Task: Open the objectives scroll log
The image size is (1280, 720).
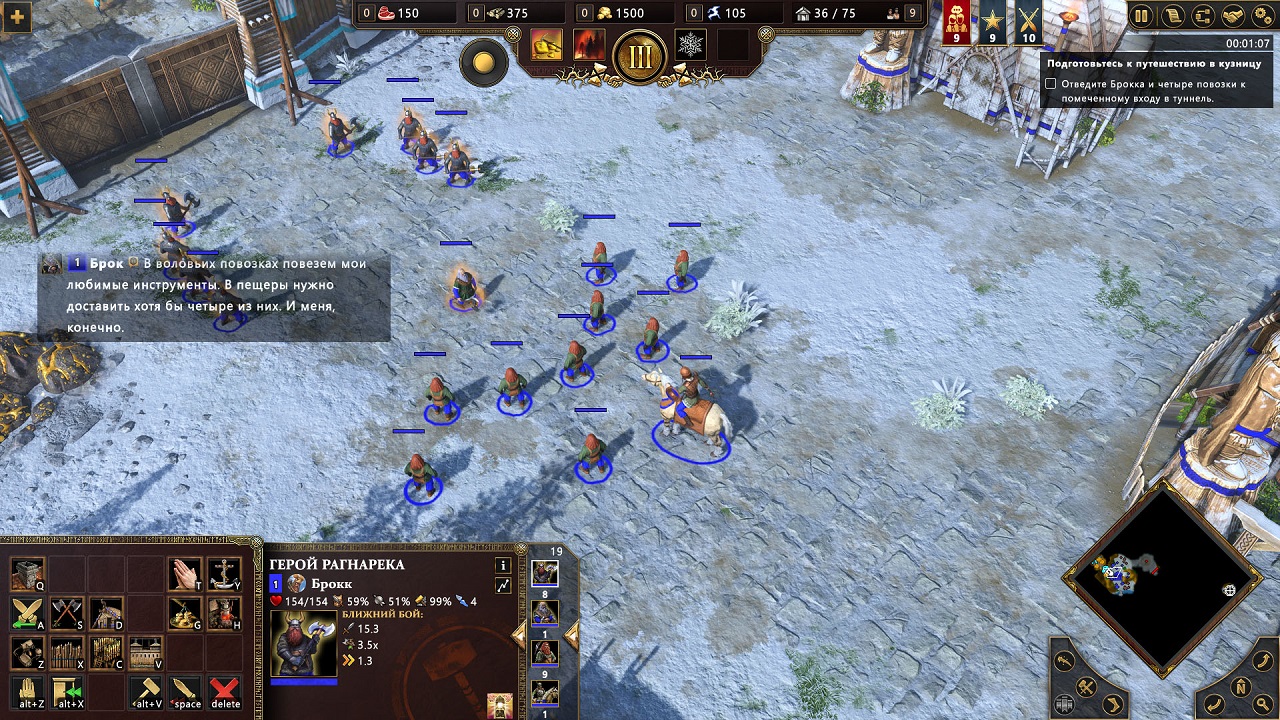Action: pos(1171,16)
